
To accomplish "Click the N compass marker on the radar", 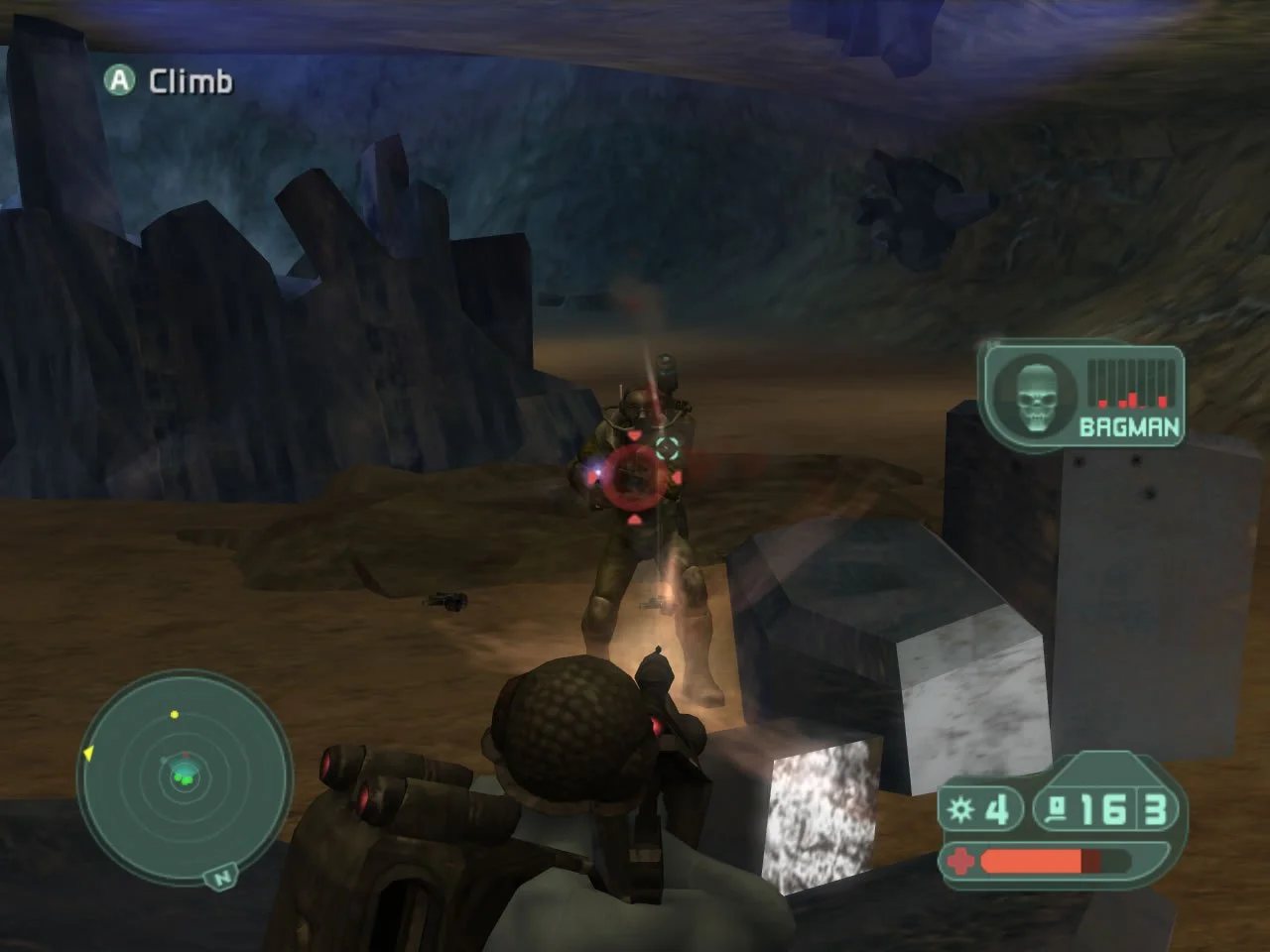I will click(x=222, y=877).
